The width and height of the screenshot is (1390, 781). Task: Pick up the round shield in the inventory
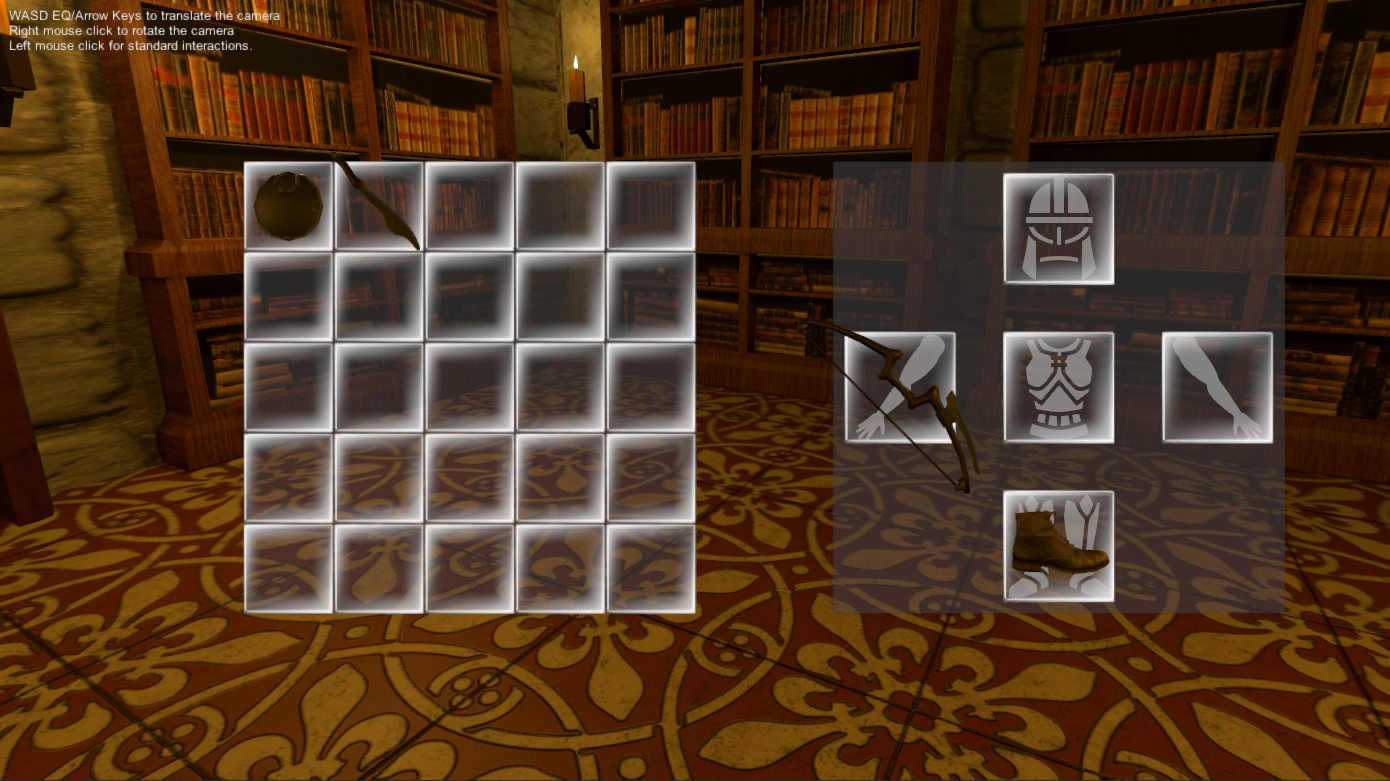pos(286,203)
